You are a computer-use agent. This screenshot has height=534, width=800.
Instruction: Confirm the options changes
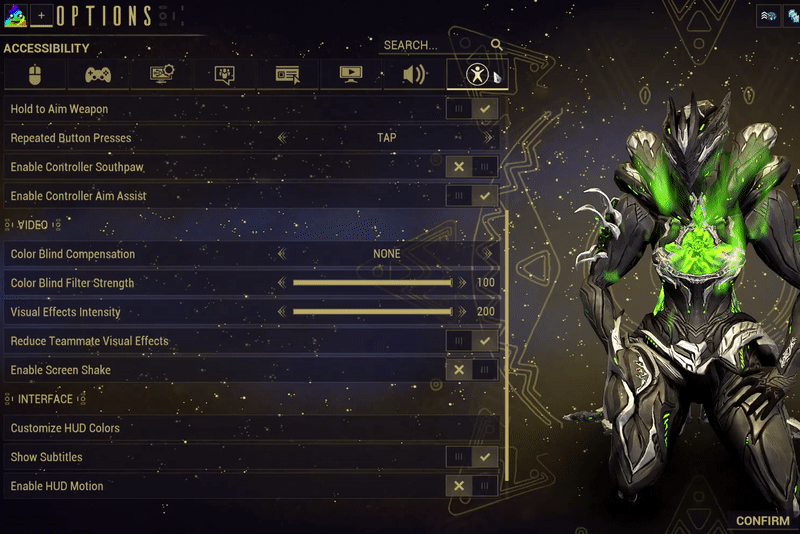coord(762,521)
